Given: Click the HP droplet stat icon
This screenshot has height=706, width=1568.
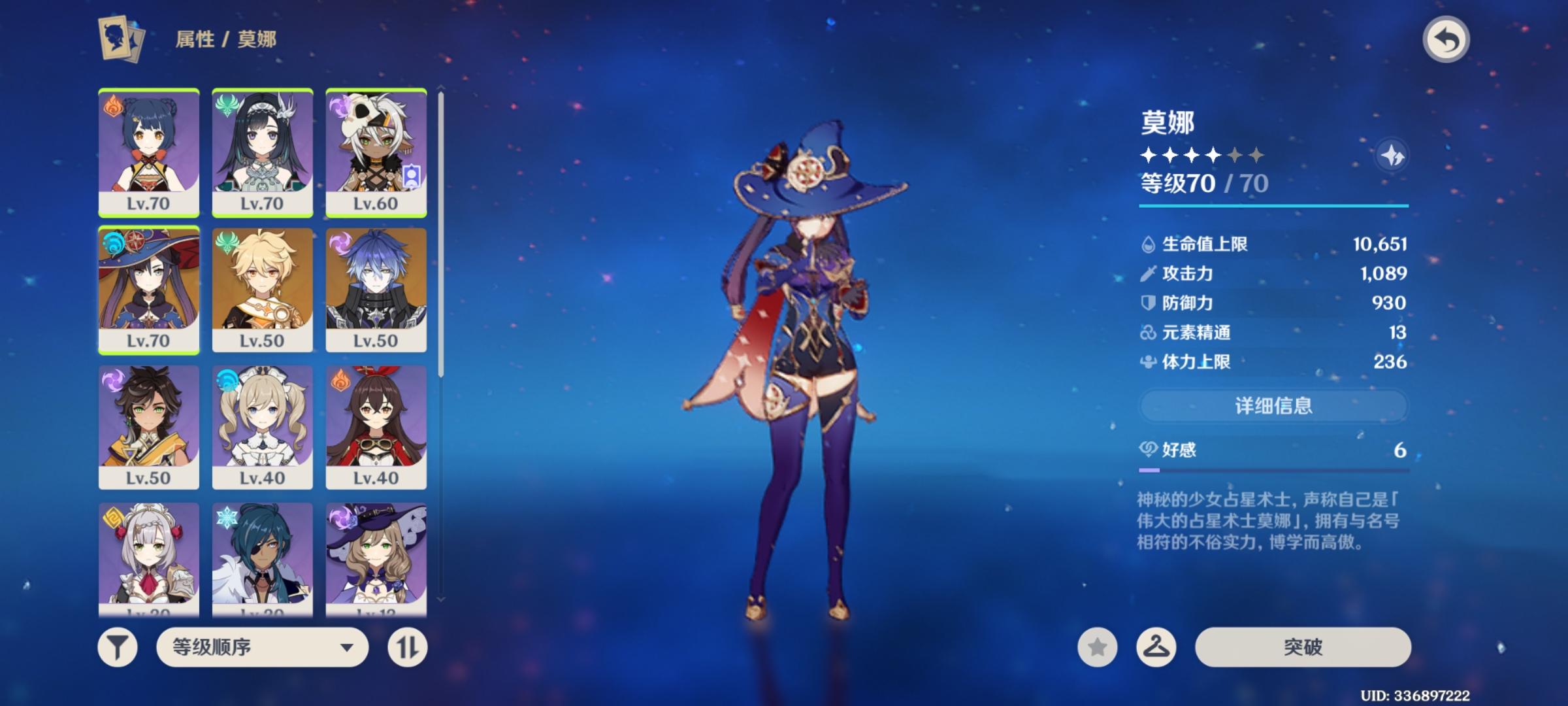Looking at the screenshot, I should tap(1149, 245).
